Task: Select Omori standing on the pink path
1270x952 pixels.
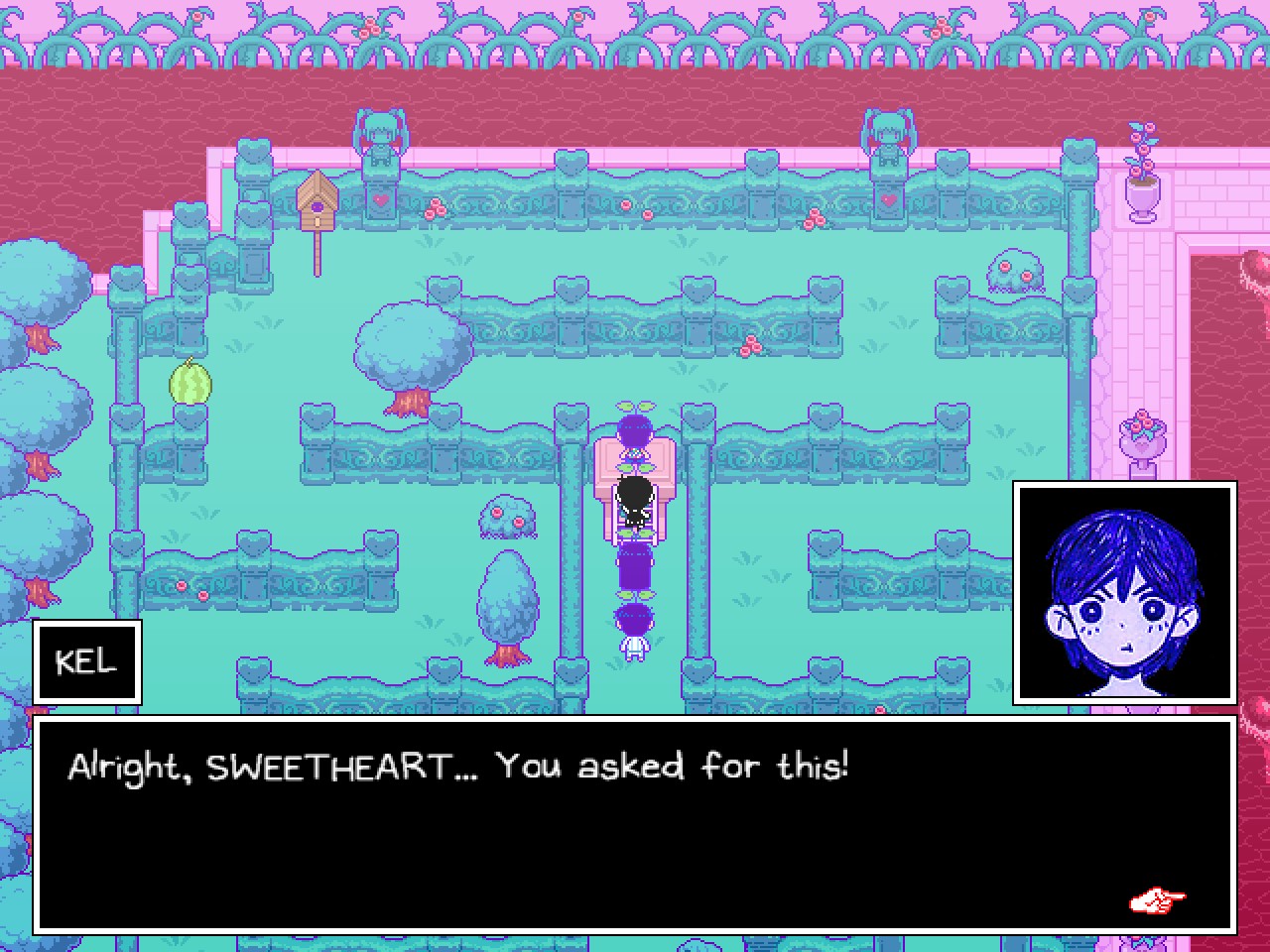Action: point(633,501)
